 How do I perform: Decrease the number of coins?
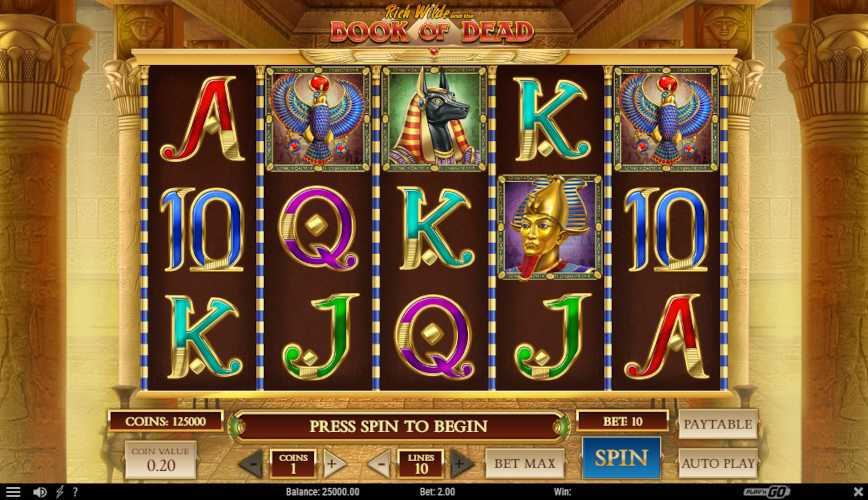point(251,463)
